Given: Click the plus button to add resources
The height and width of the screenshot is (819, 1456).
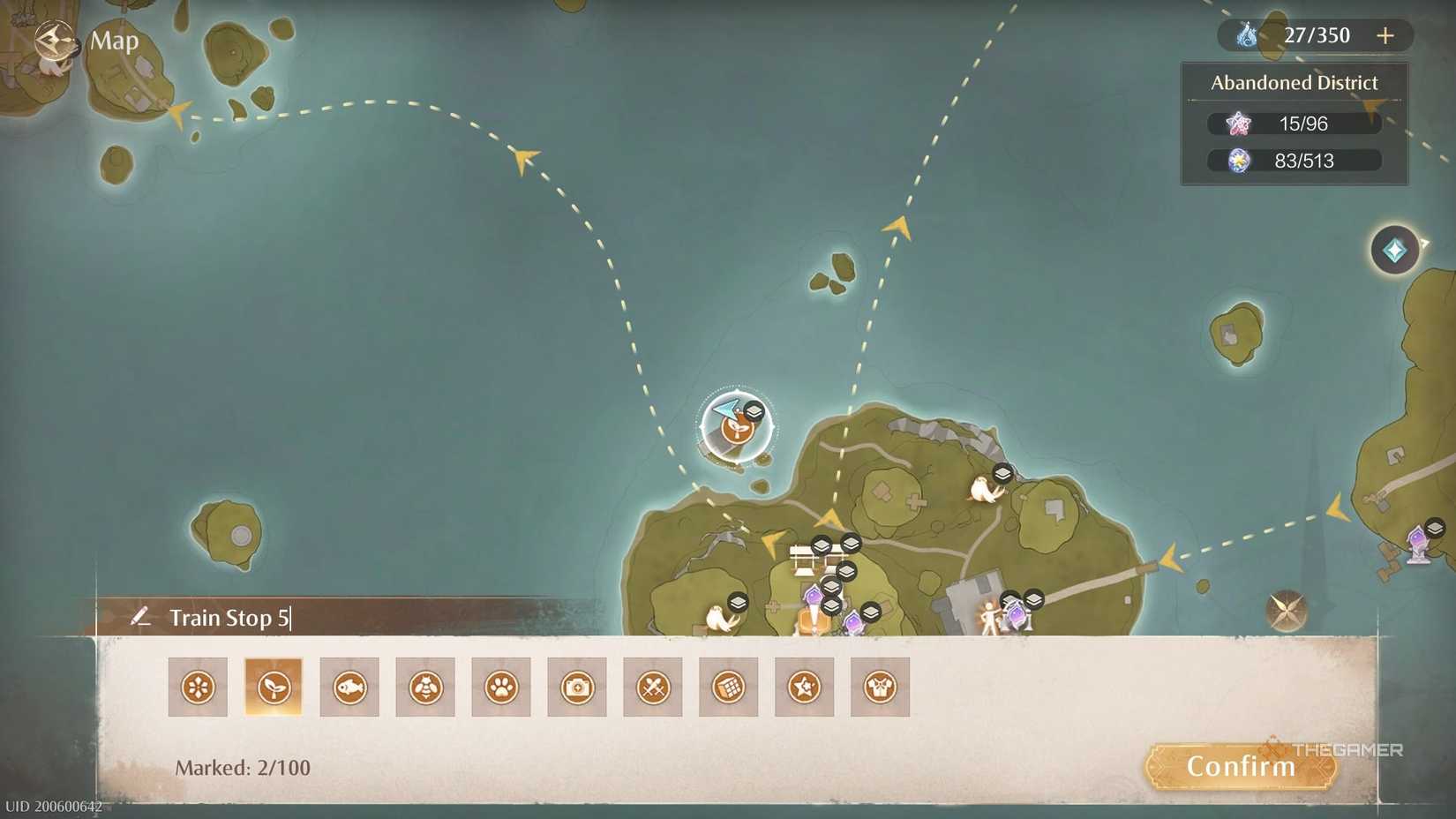Looking at the screenshot, I should pyautogui.click(x=1385, y=35).
